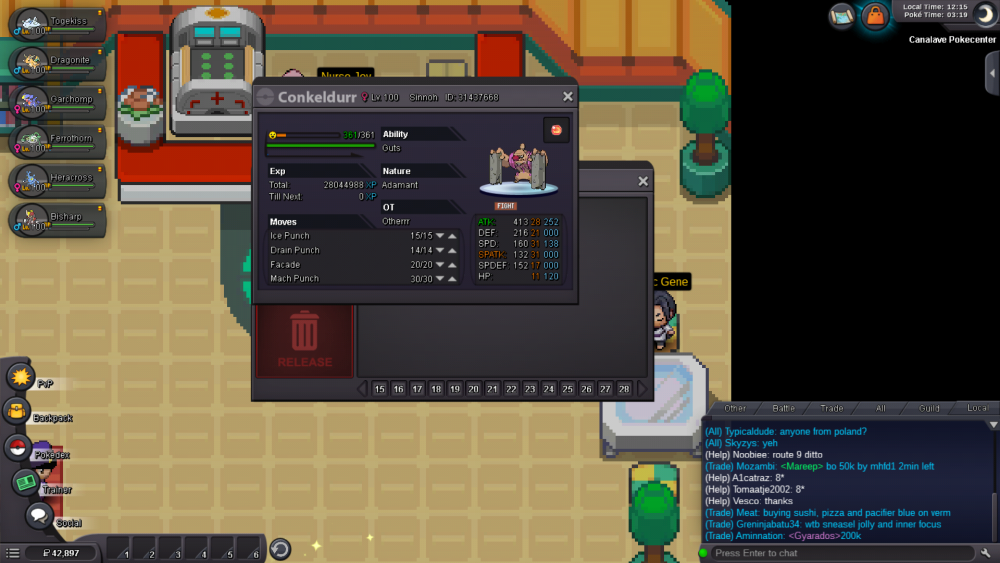Screen dimensions: 1000x563
Task: Close the PC storage box window
Action: tap(643, 181)
